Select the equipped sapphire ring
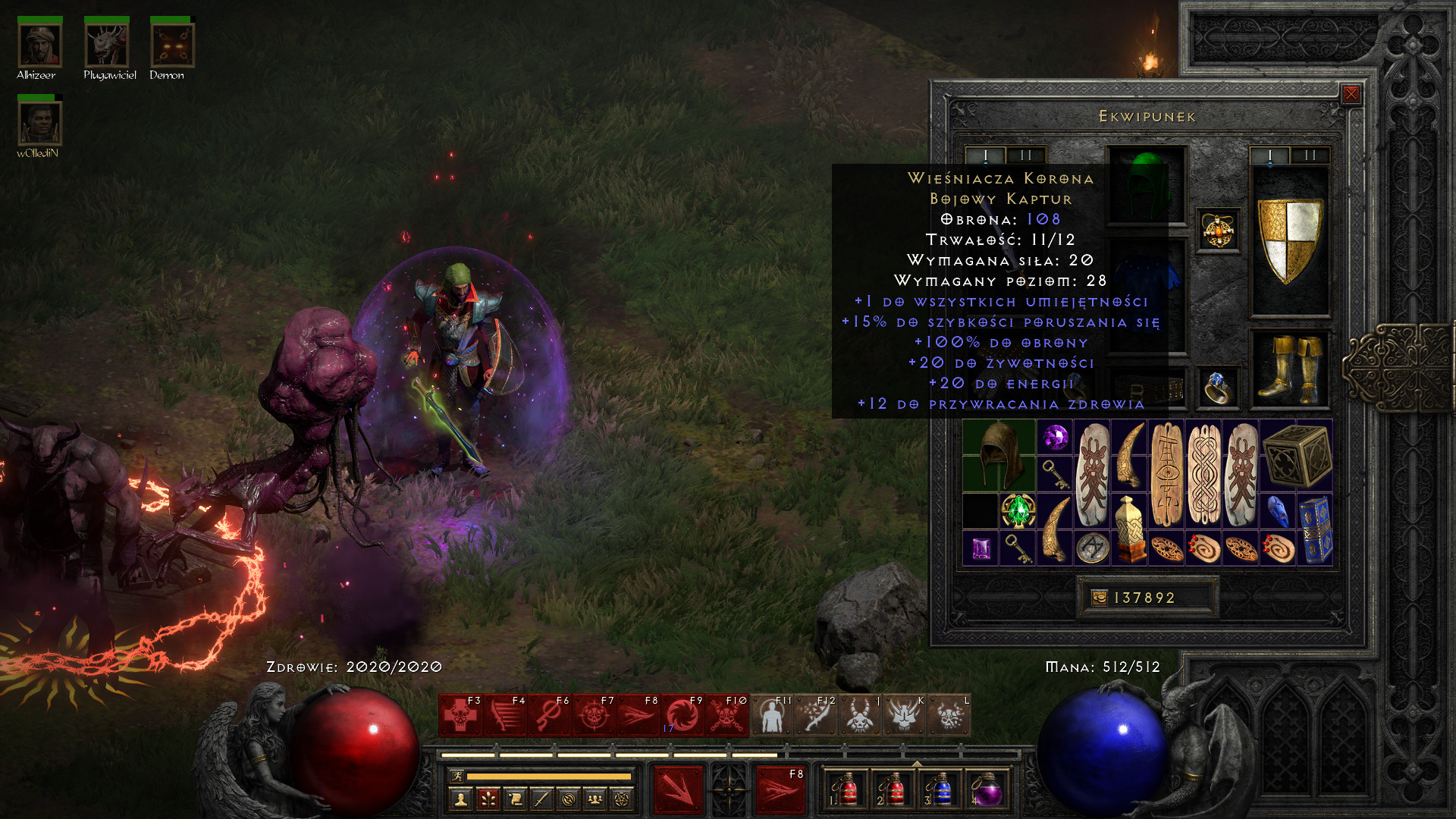1456x819 pixels. click(1217, 388)
